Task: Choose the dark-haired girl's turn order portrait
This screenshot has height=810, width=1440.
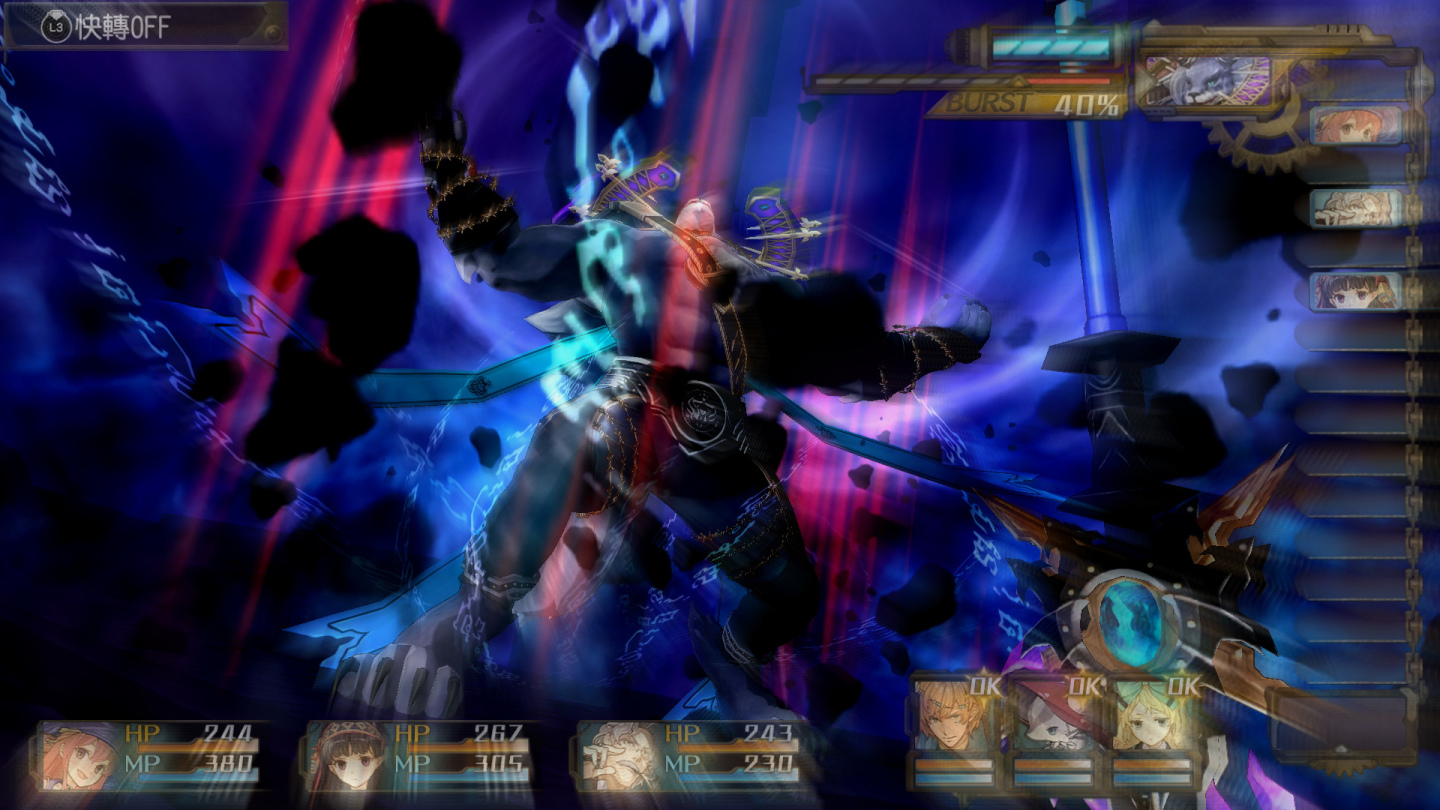Action: tap(1355, 291)
